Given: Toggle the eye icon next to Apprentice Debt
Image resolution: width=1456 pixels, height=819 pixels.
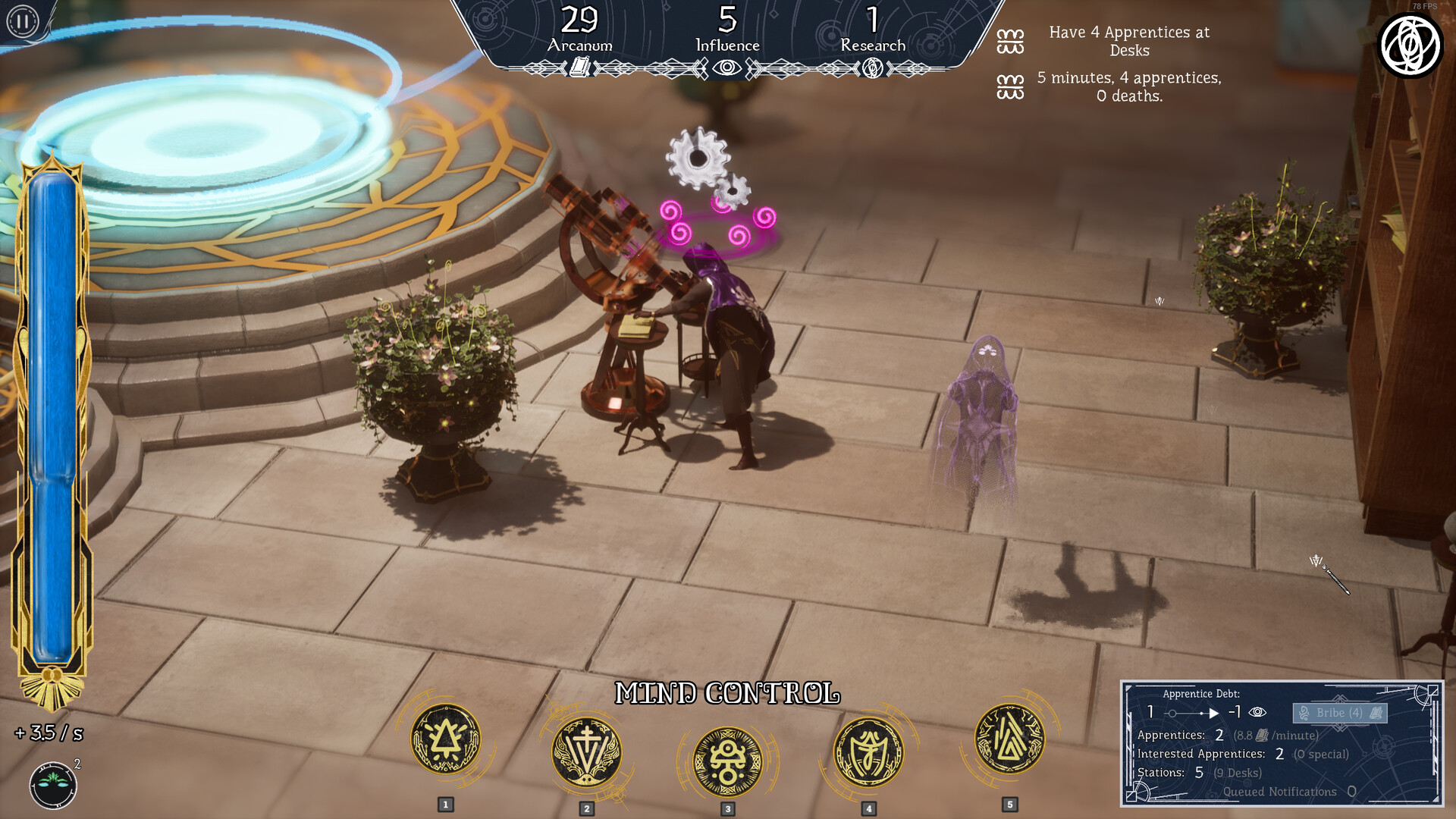Looking at the screenshot, I should (1258, 712).
